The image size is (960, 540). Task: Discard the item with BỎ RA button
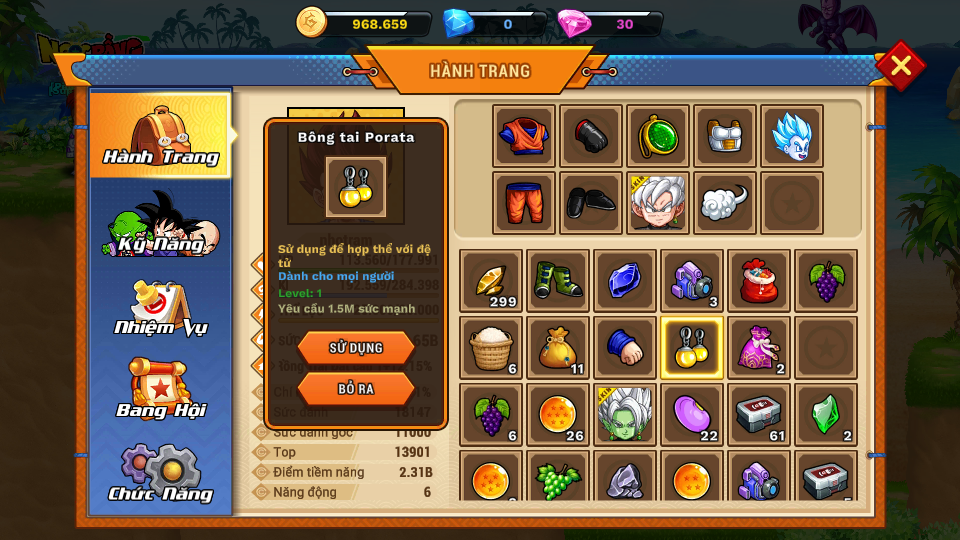356,388
